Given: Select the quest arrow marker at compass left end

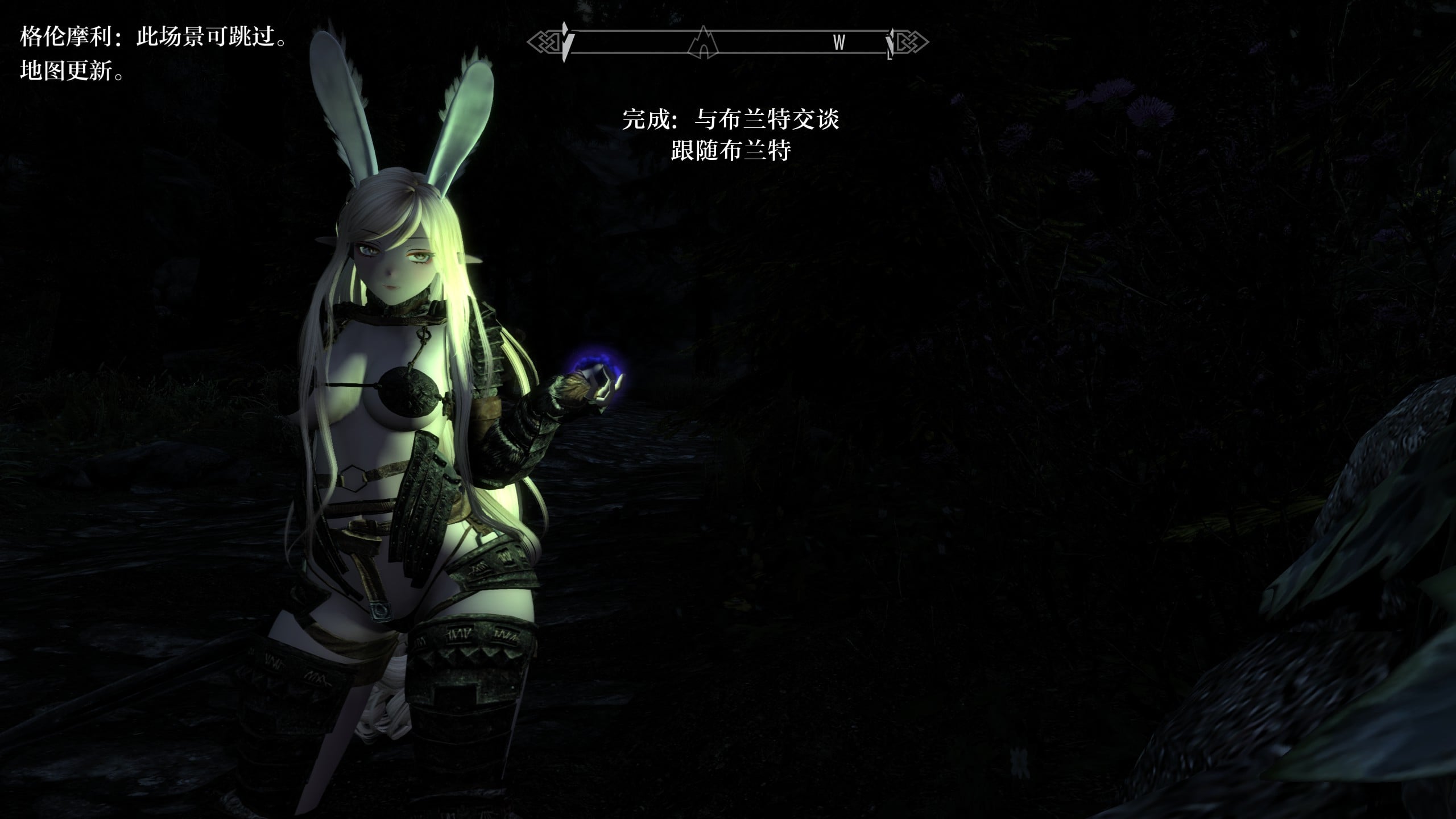Looking at the screenshot, I should coord(565,42).
